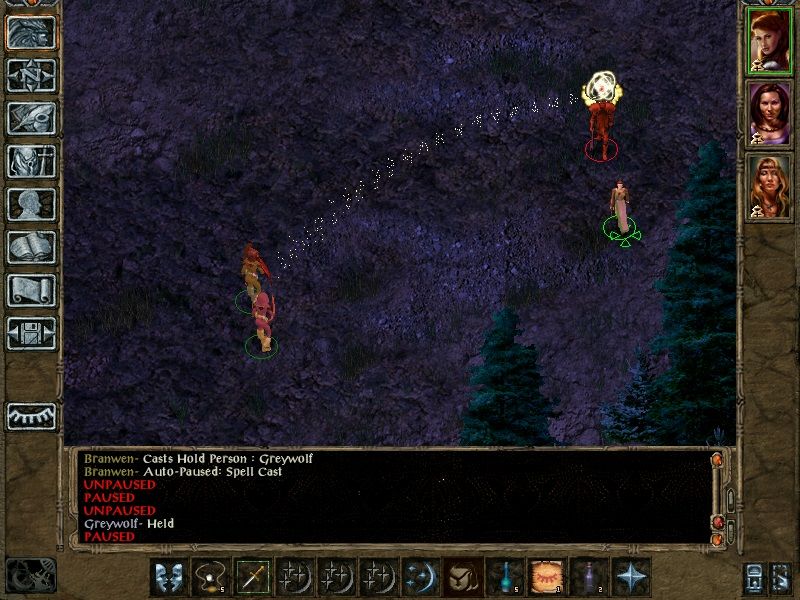The width and height of the screenshot is (800, 600).
Task: Open the character record with the bust icon
Action: click(x=31, y=204)
